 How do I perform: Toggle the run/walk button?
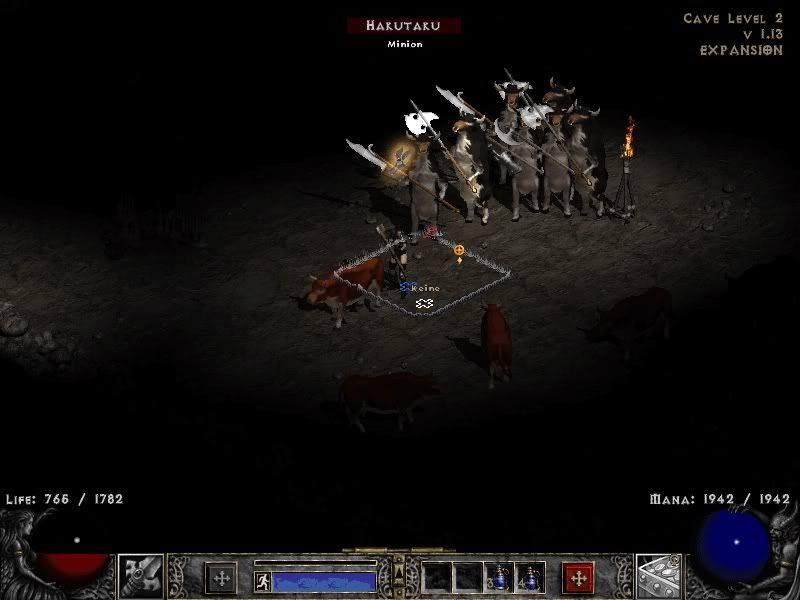point(263,581)
